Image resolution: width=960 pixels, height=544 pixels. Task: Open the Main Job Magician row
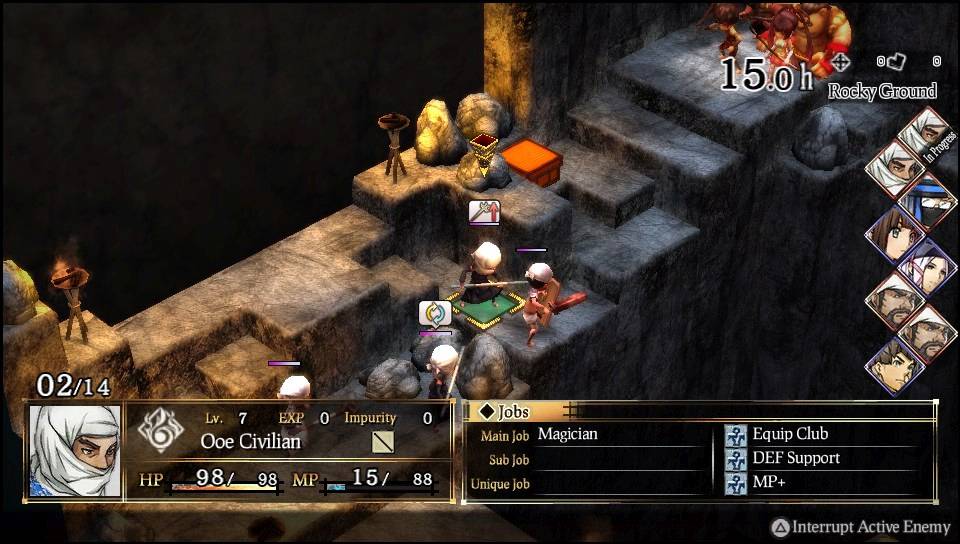567,434
